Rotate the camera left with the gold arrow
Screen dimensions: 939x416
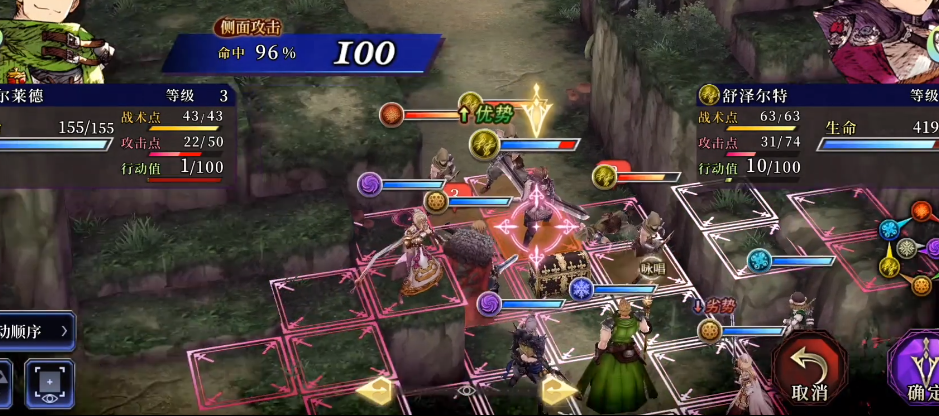tap(372, 389)
